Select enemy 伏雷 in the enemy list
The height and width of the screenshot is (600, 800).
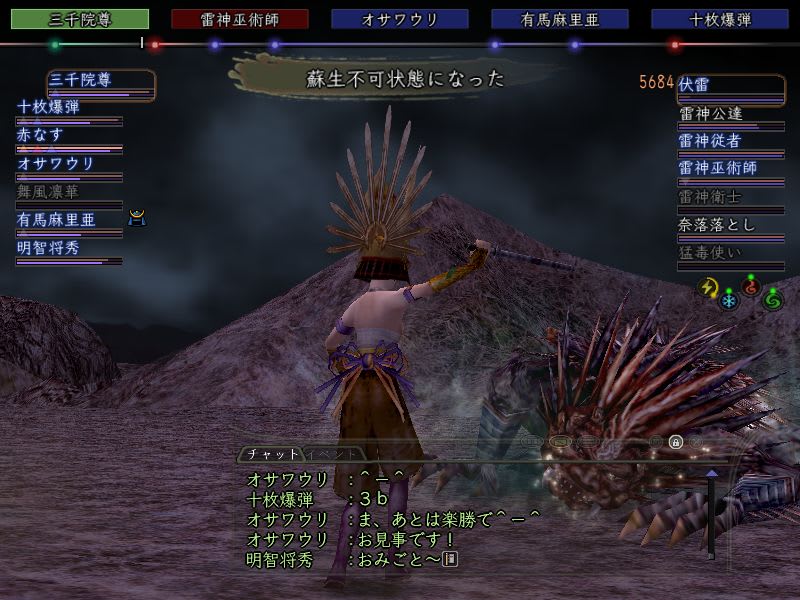[x=716, y=85]
